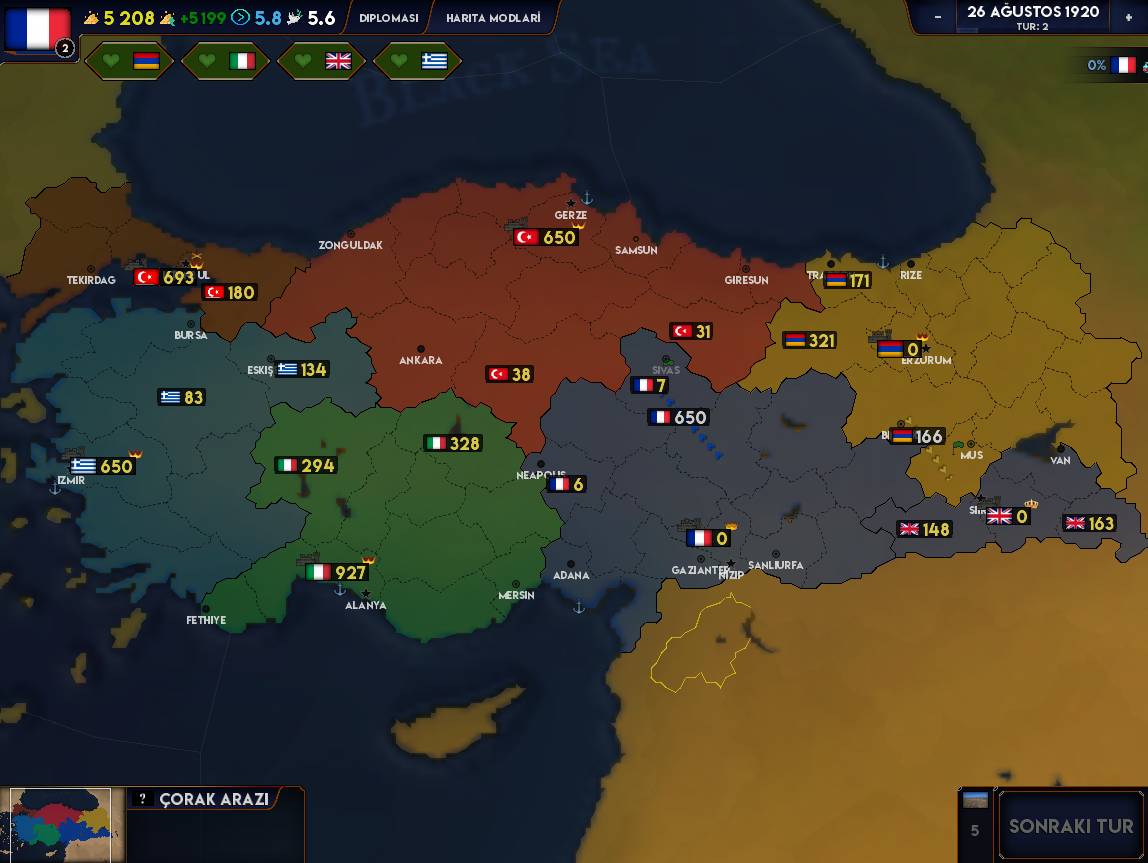
Task: Open the gold treasury readout in the top bar
Action: point(119,18)
